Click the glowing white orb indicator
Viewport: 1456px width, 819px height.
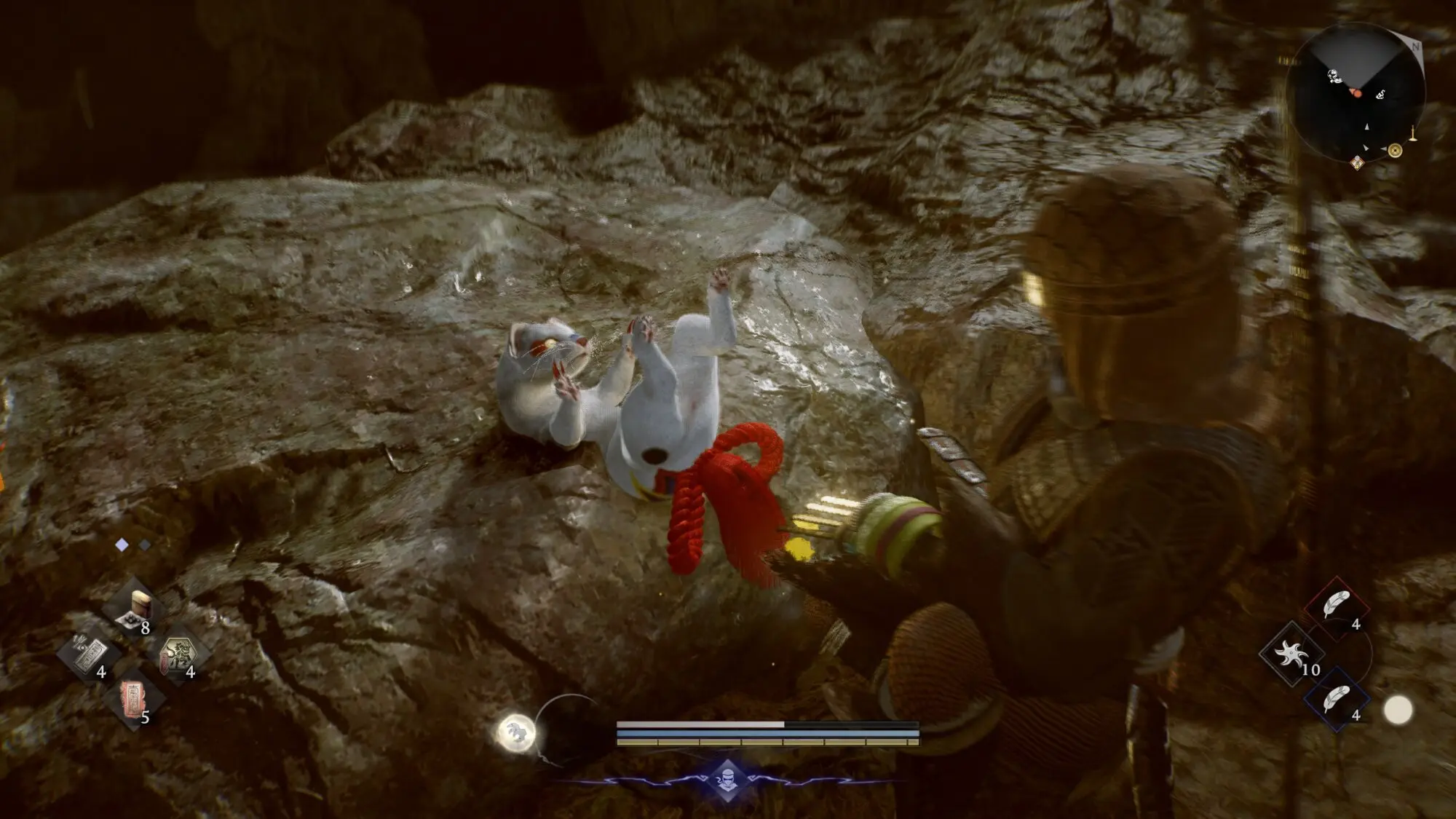pyautogui.click(x=1397, y=711)
